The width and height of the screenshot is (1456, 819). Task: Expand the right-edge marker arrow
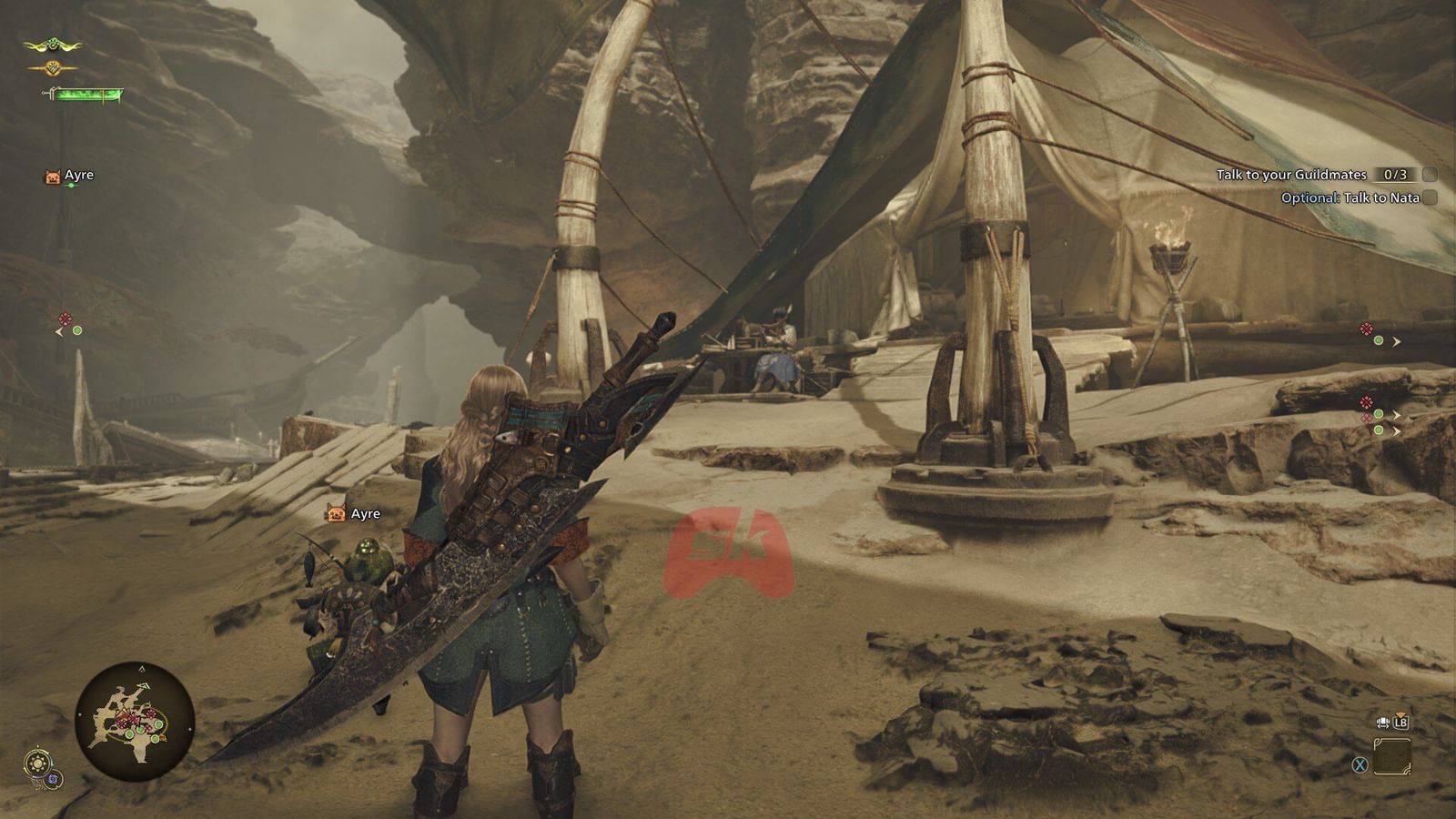tap(1396, 342)
